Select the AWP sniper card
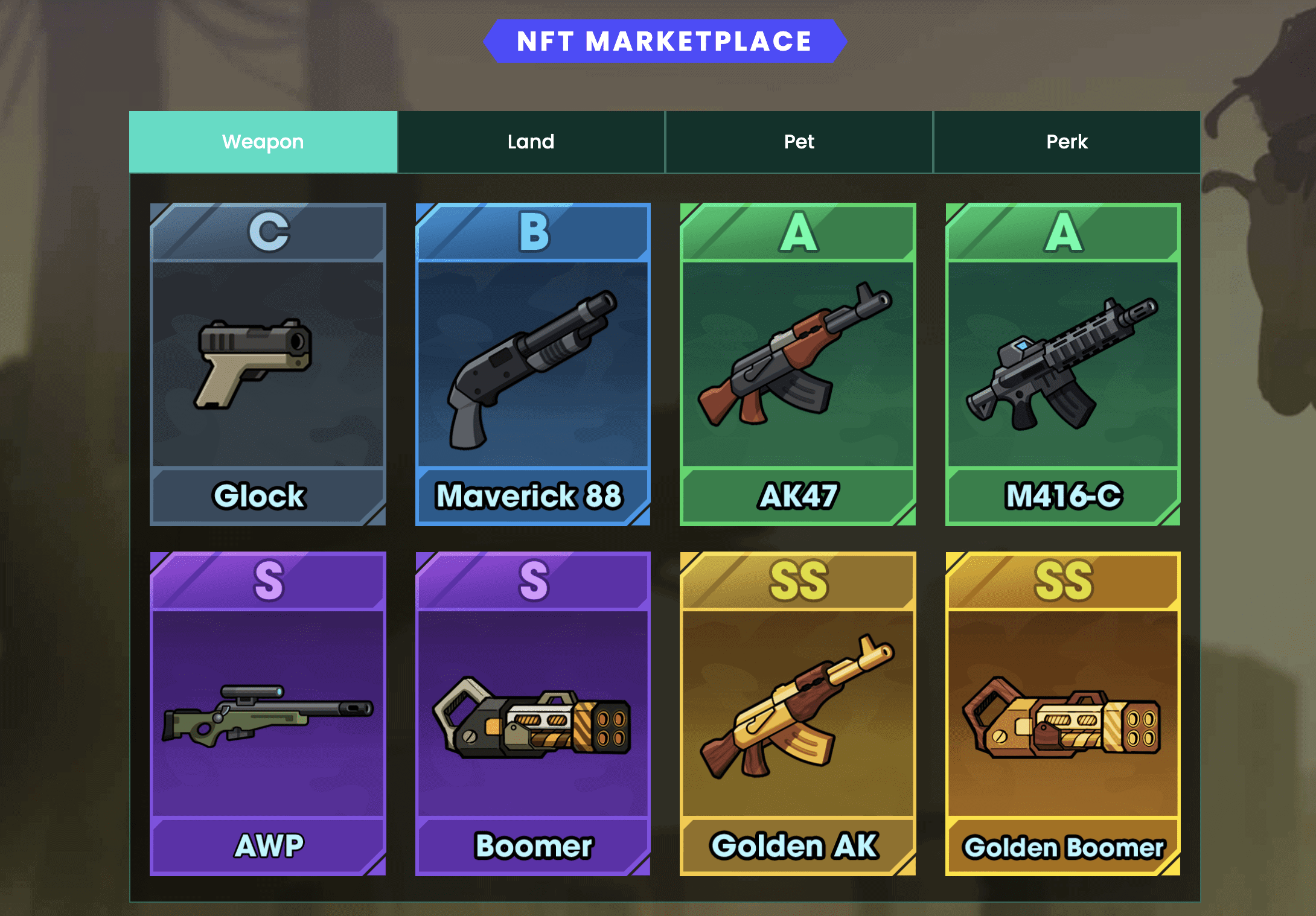This screenshot has width=1316, height=916. pos(267,713)
